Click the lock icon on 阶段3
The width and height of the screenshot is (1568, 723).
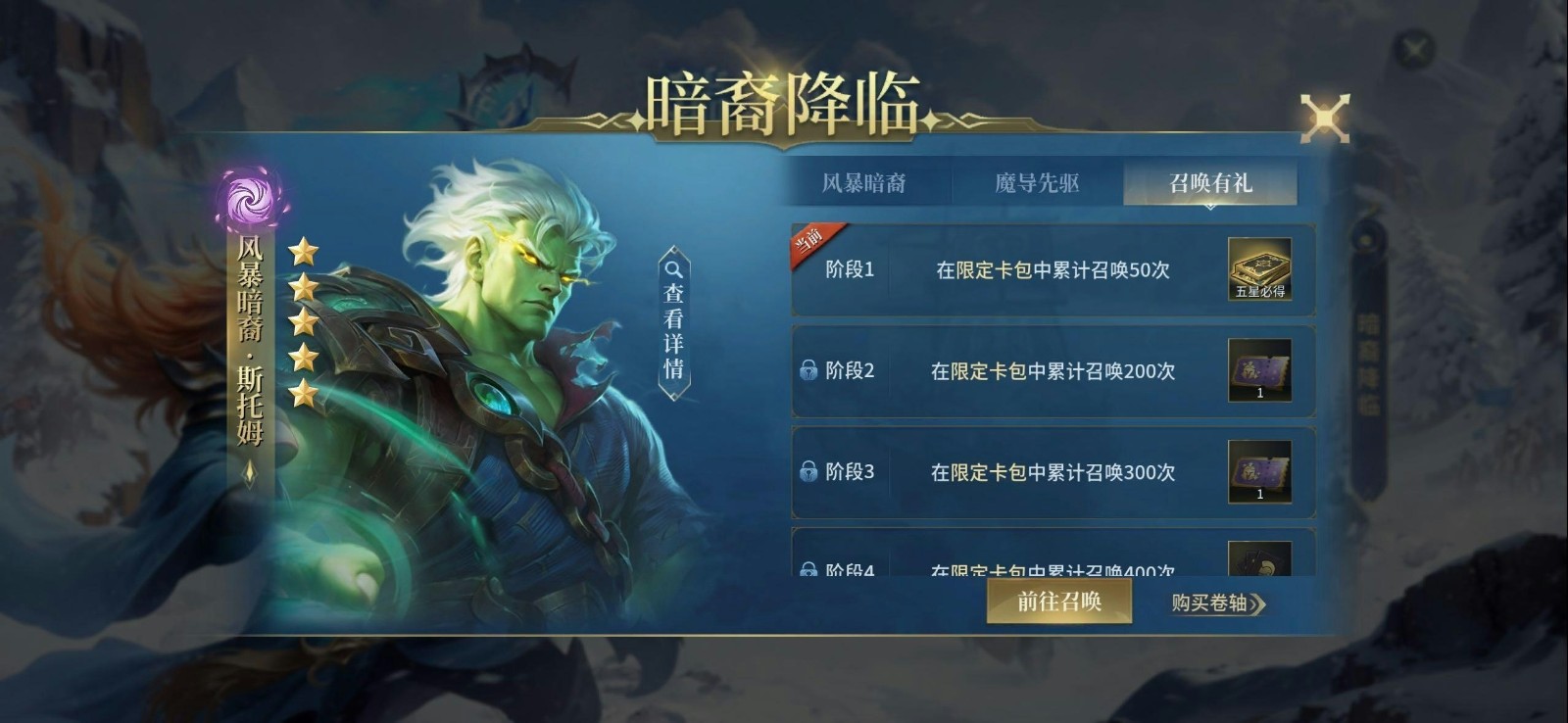810,473
